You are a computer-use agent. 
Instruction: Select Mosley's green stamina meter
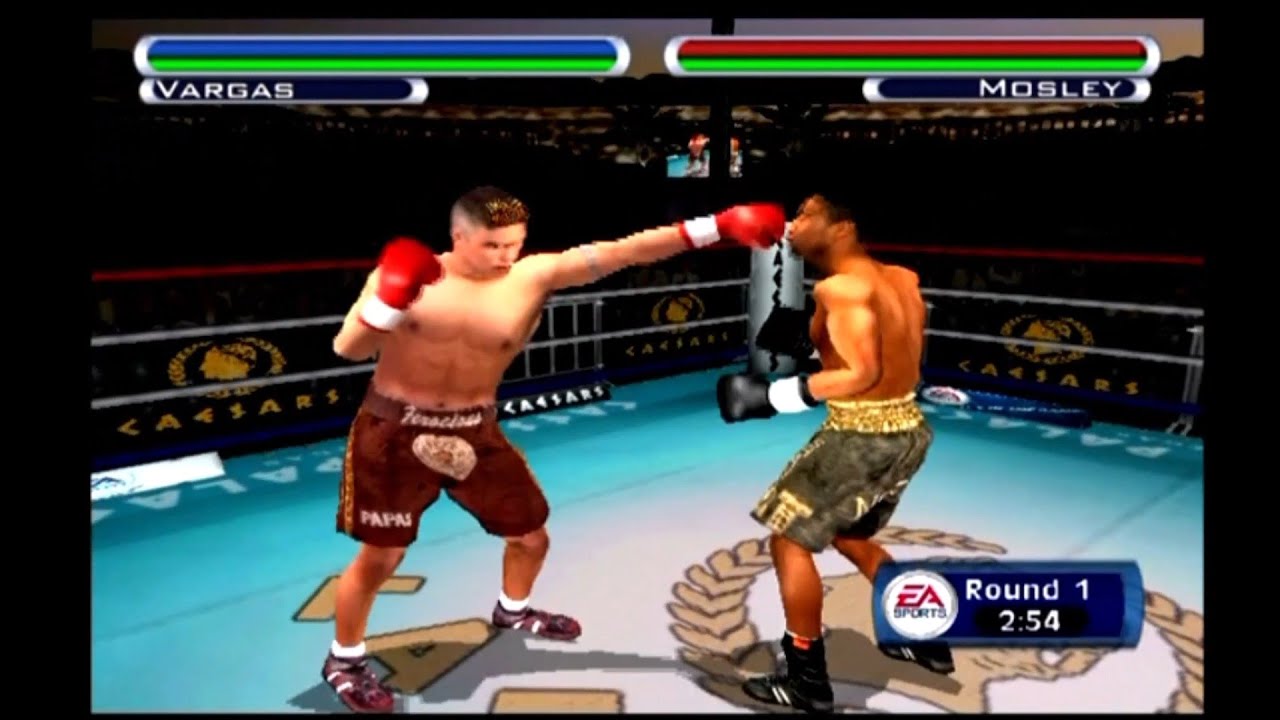pos(905,63)
